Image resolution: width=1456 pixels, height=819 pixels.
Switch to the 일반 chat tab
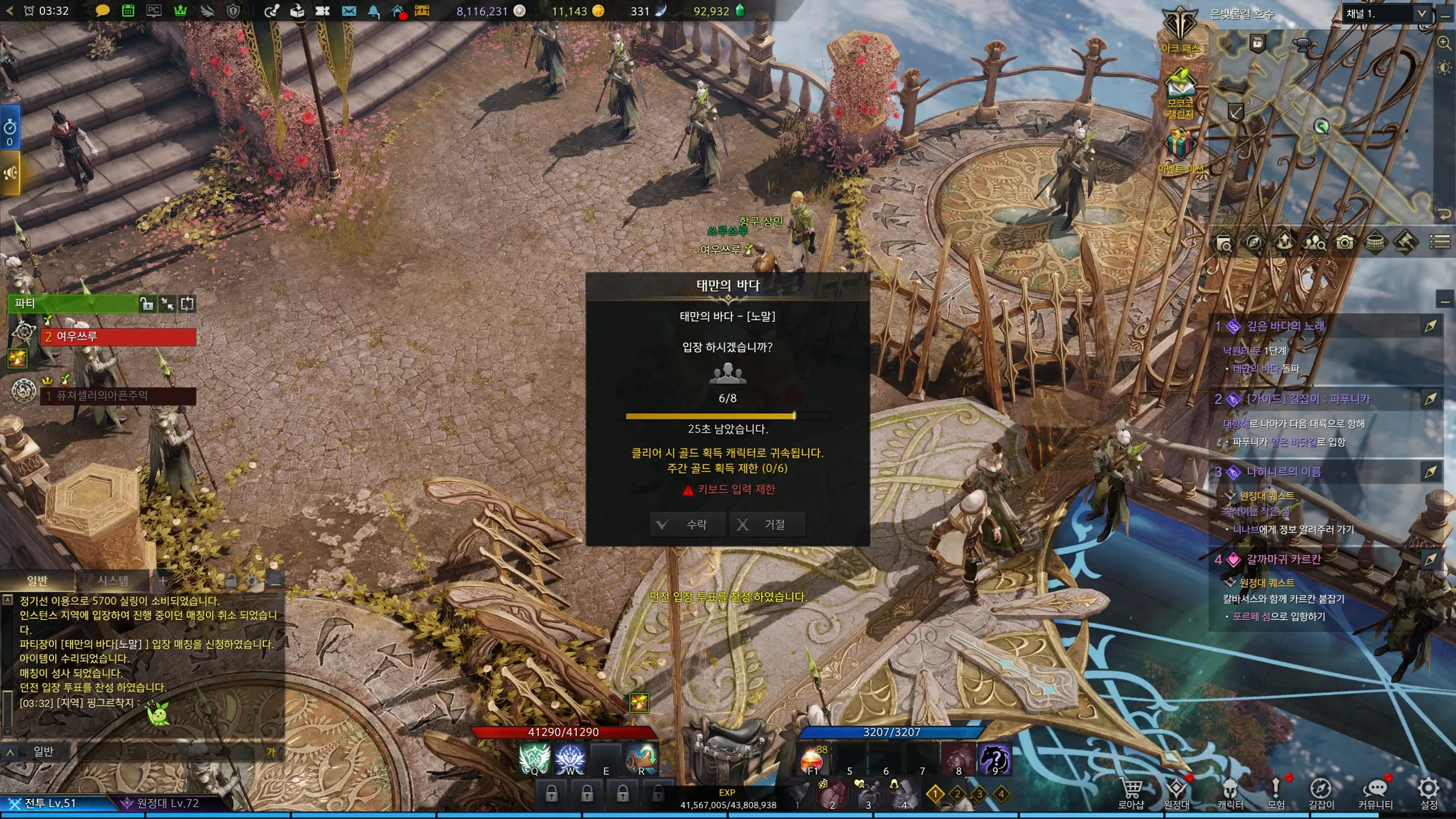[37, 580]
